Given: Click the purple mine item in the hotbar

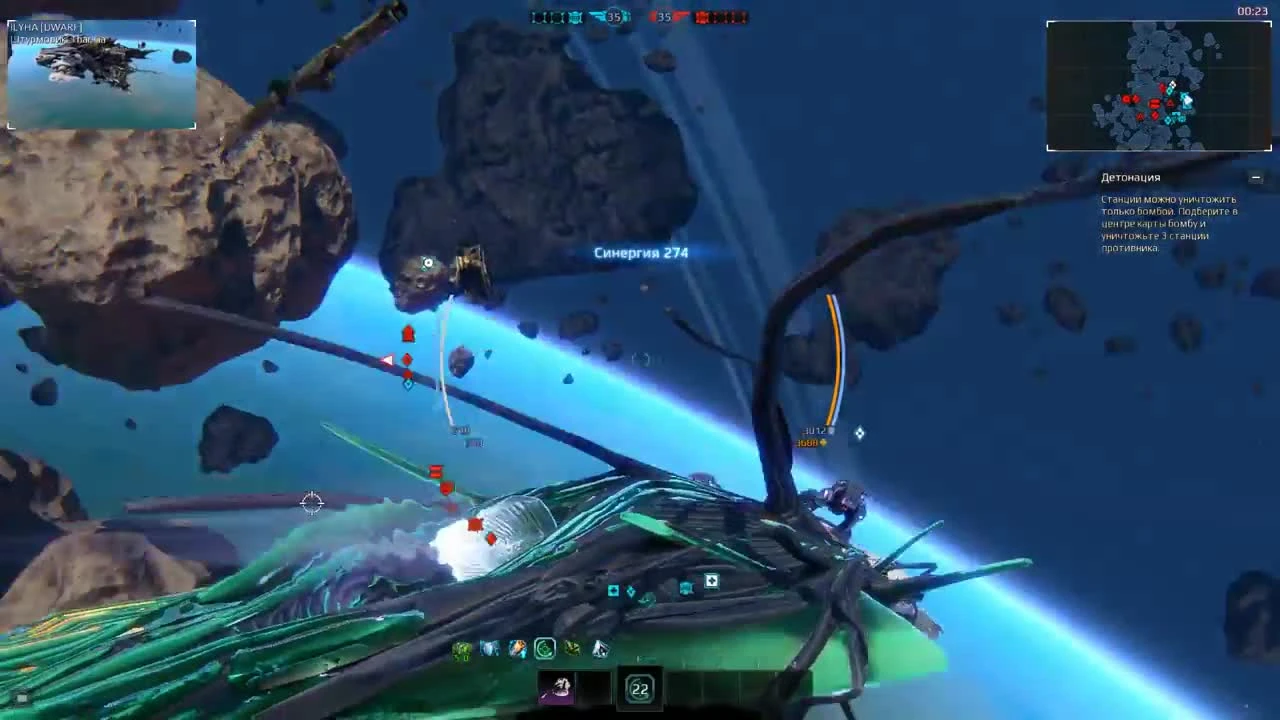Looking at the screenshot, I should [x=558, y=689].
